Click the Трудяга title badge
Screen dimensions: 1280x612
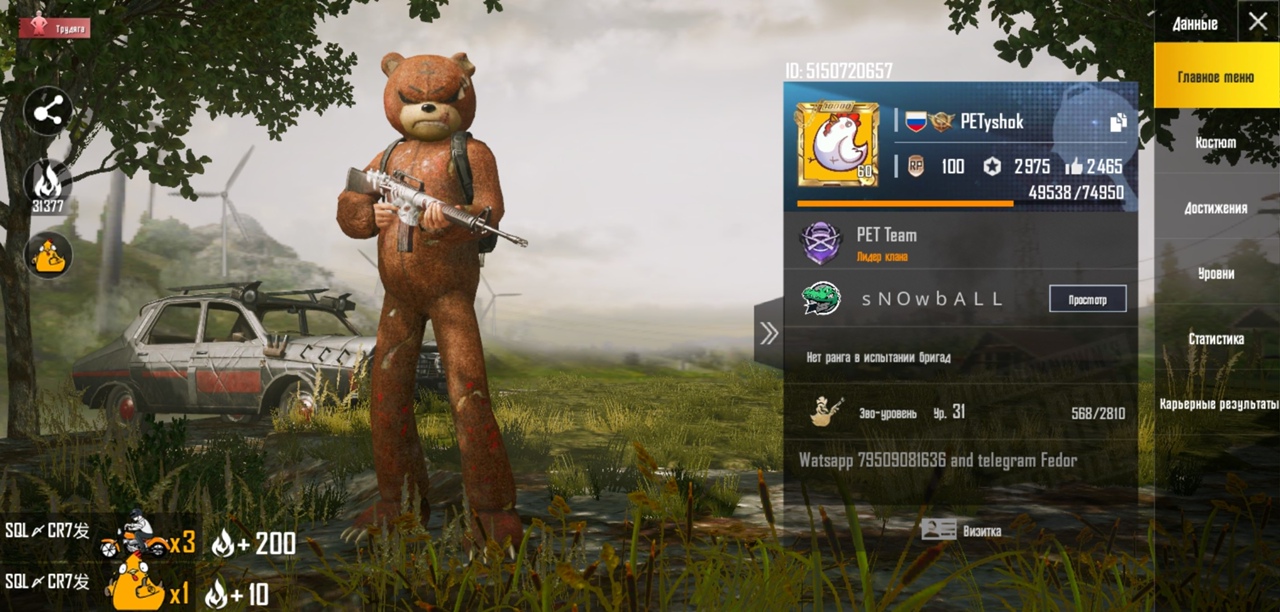click(55, 27)
